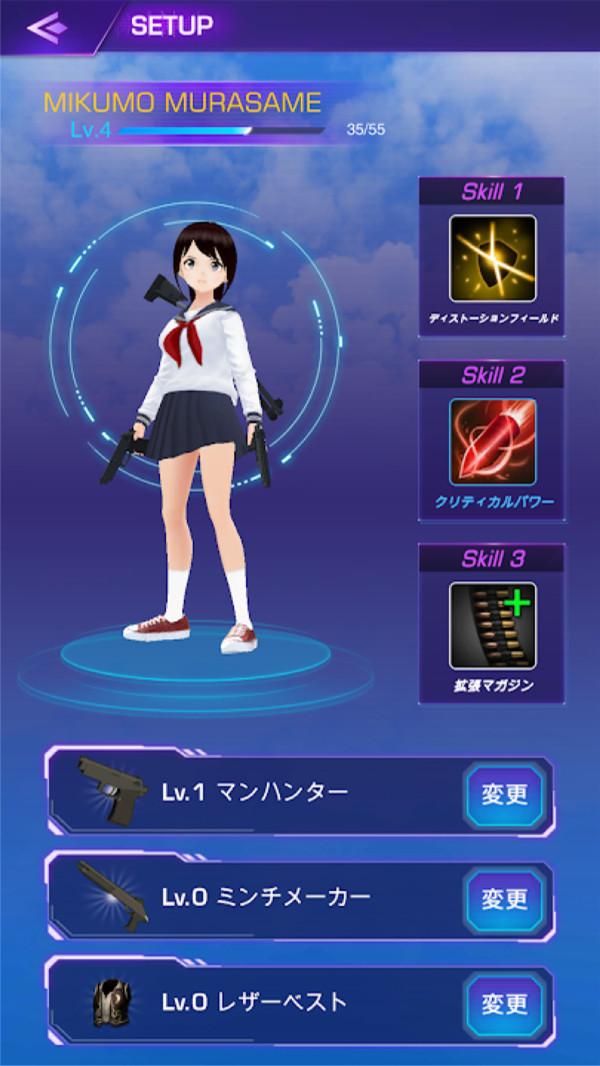Change the Lv.1 マンハンター pistol
Screen dimensions: 600x1066
click(x=504, y=794)
